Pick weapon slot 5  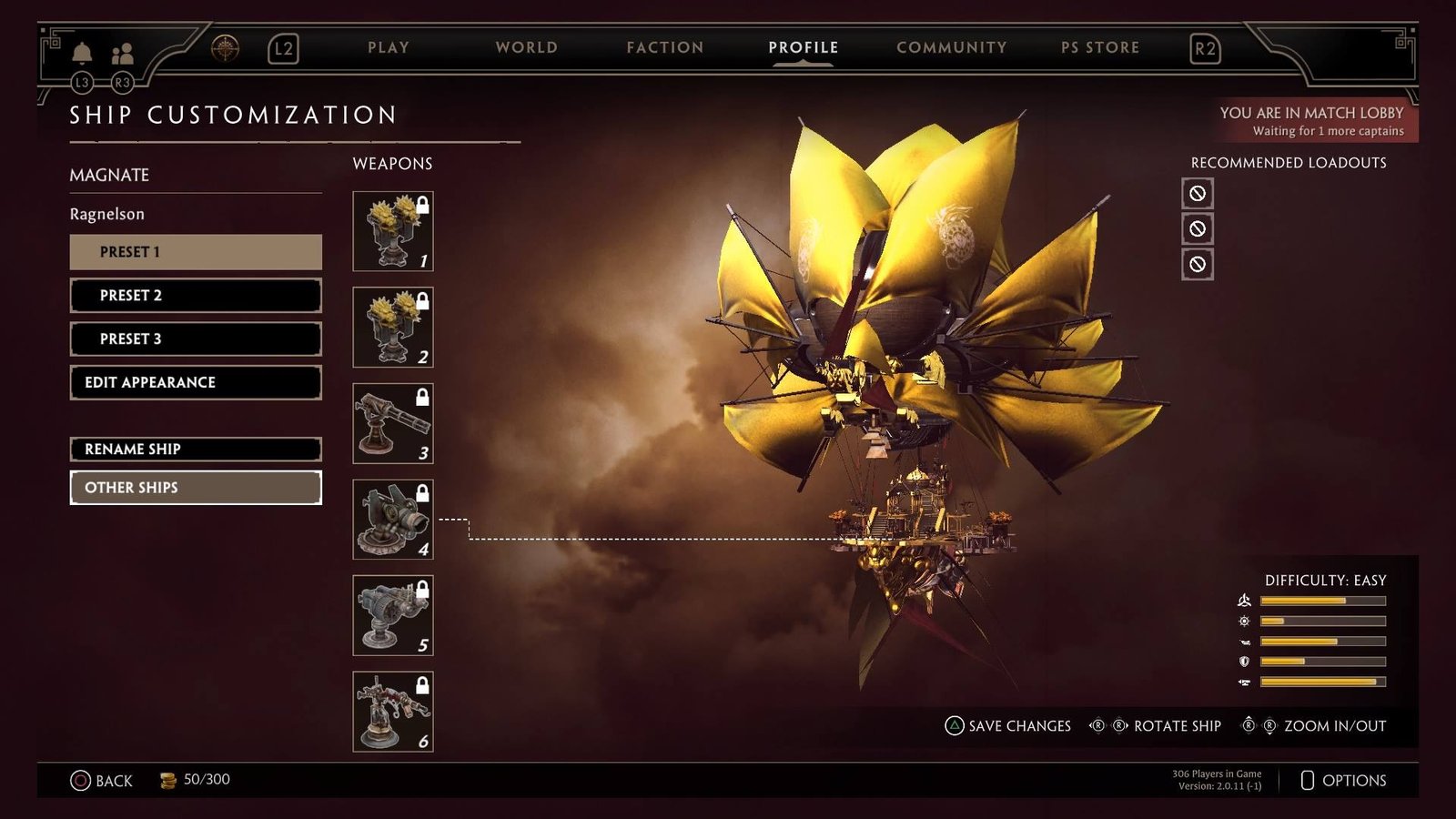click(x=393, y=615)
